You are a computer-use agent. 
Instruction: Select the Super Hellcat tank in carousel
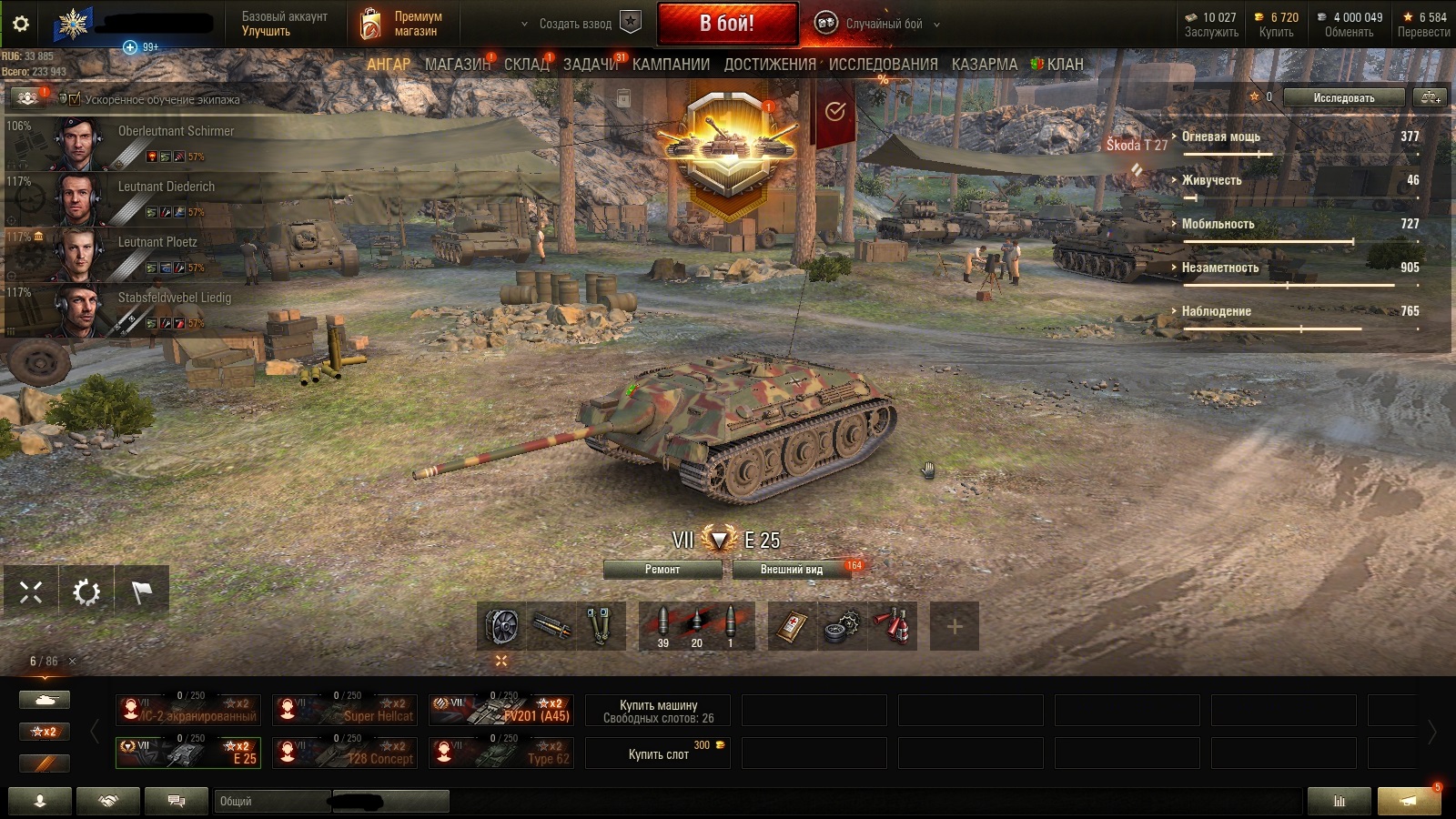pos(345,710)
